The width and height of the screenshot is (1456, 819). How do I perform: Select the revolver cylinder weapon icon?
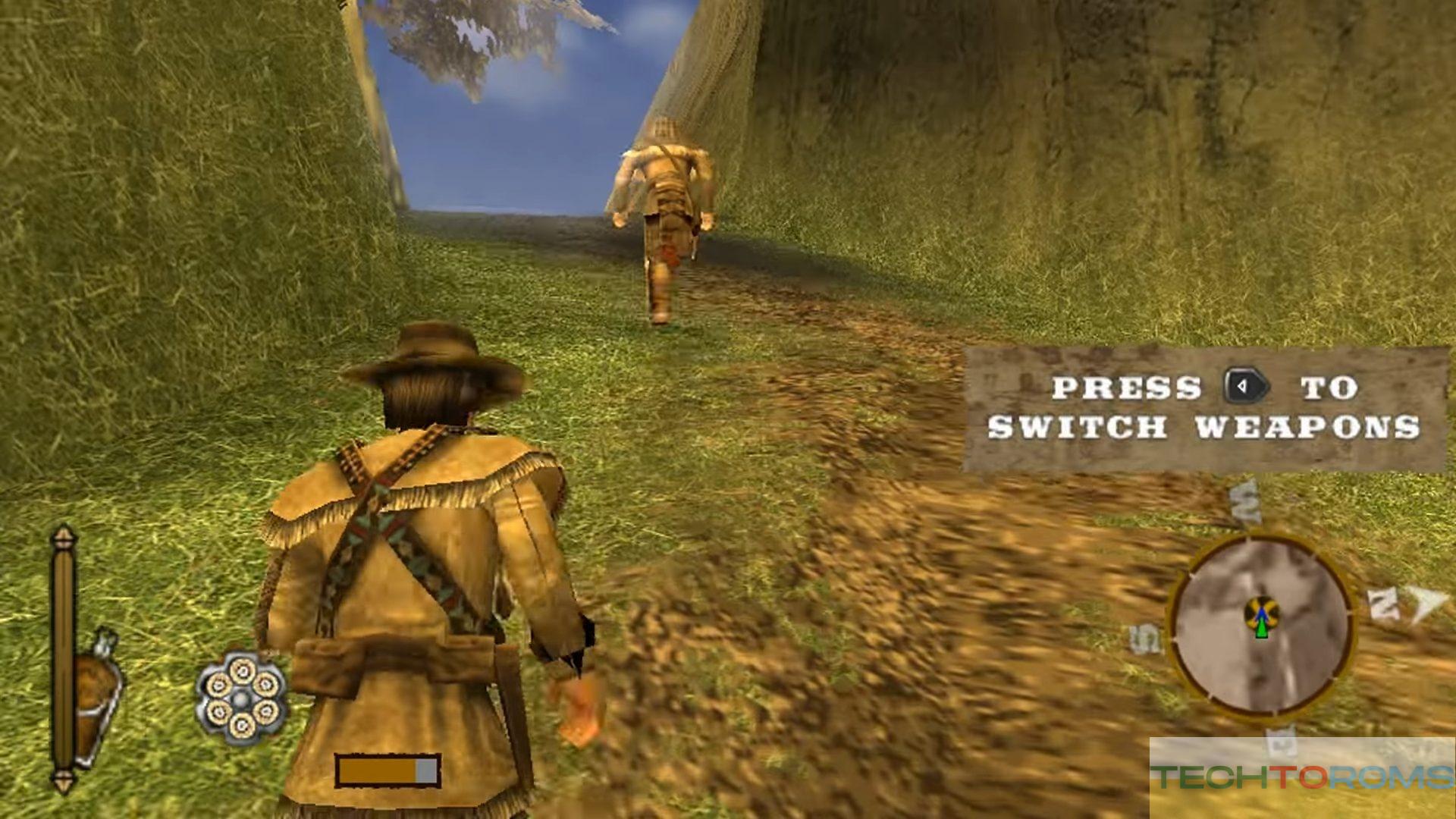pos(241,698)
